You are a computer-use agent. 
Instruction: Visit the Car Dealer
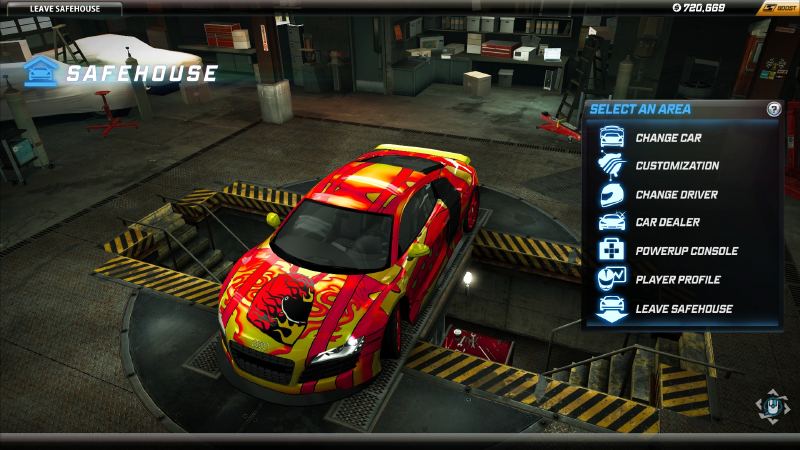(x=667, y=222)
